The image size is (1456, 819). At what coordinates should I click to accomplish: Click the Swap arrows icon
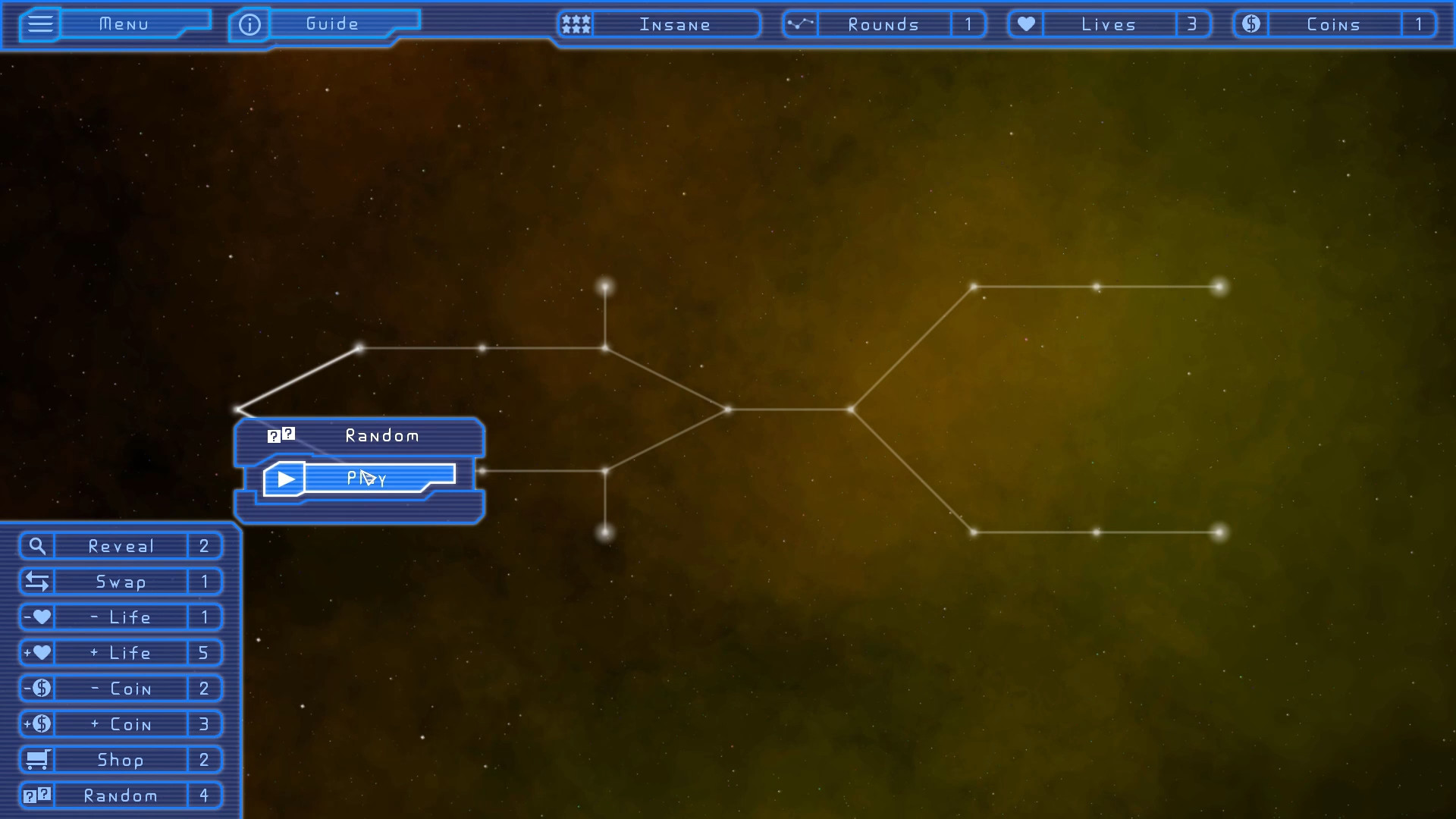point(37,581)
